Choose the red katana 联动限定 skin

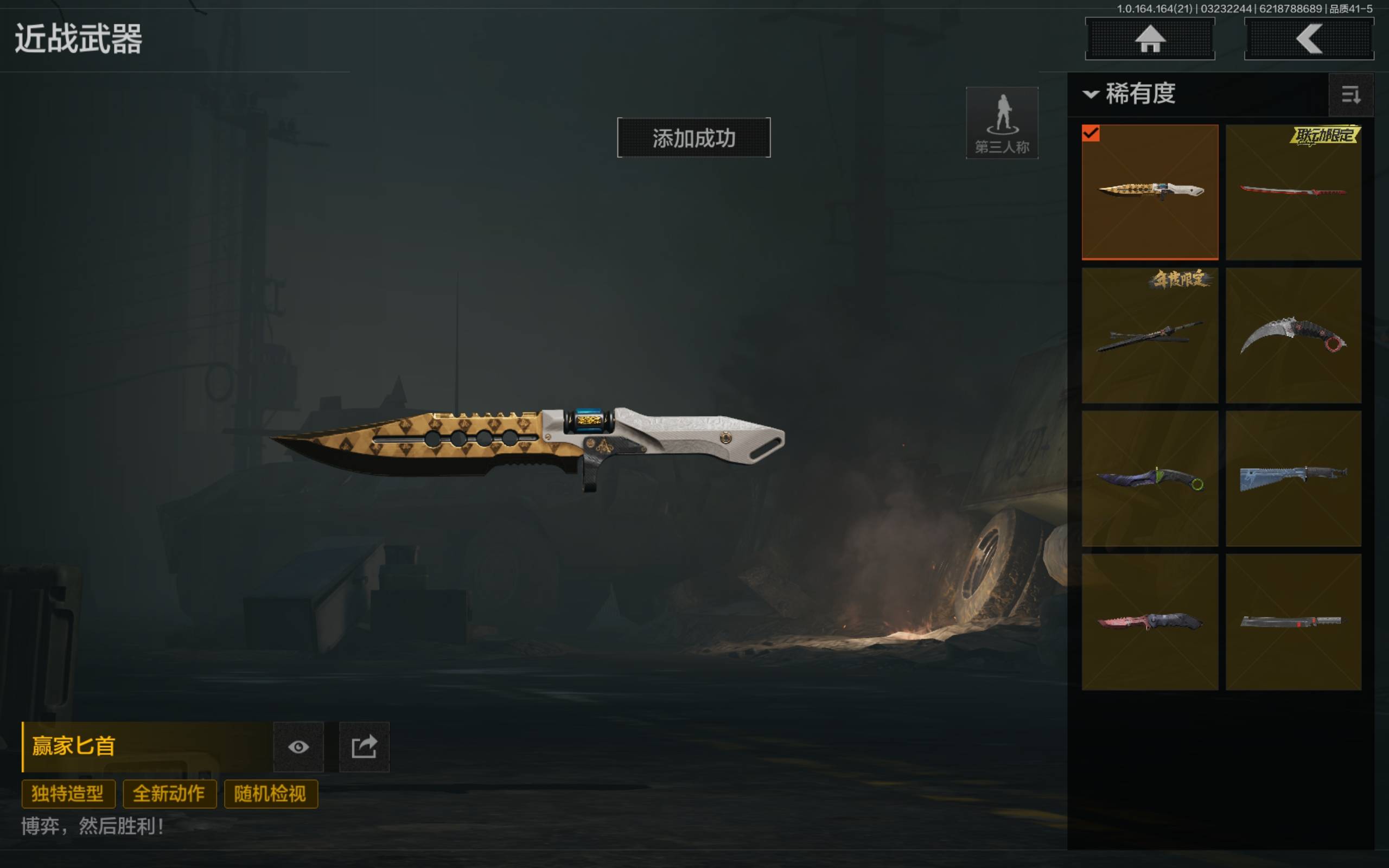[1293, 192]
